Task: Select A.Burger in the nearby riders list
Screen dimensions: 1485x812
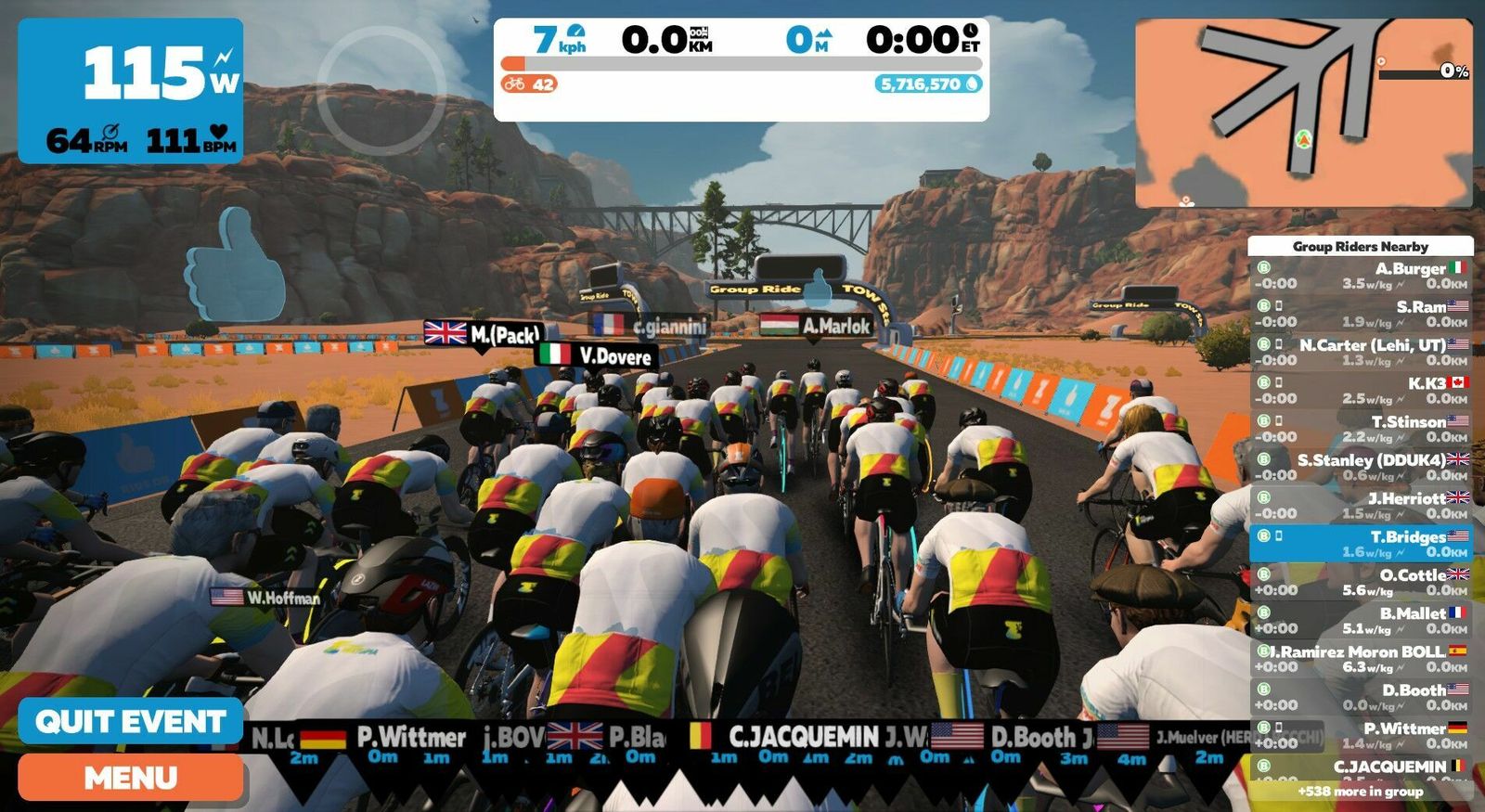Action: 1361,276
